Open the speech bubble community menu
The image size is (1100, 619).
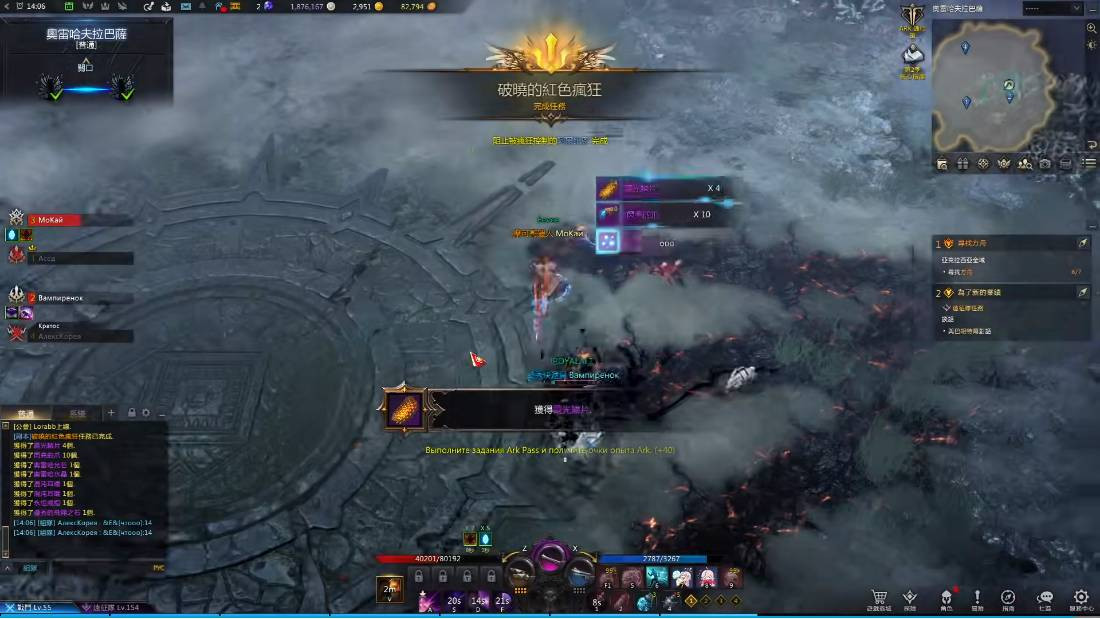pos(1044,597)
